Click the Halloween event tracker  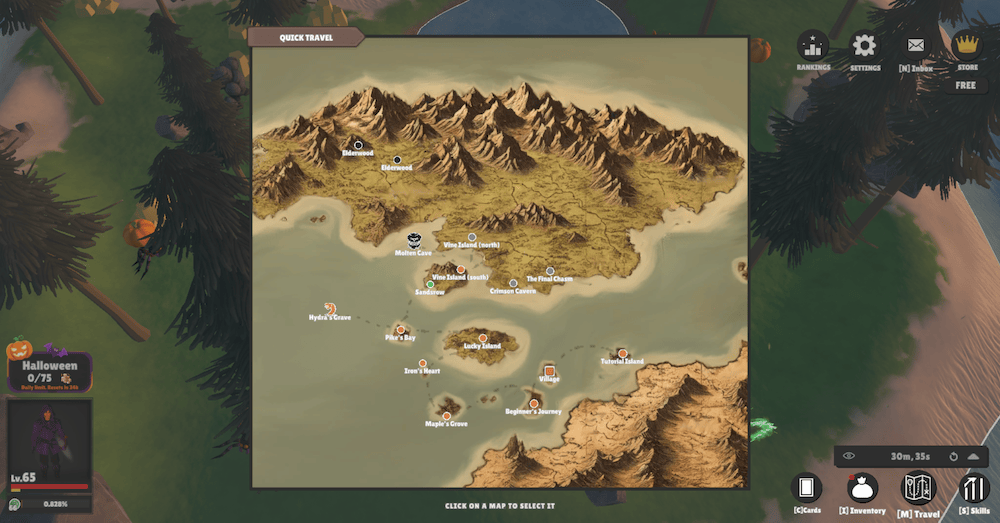50,371
